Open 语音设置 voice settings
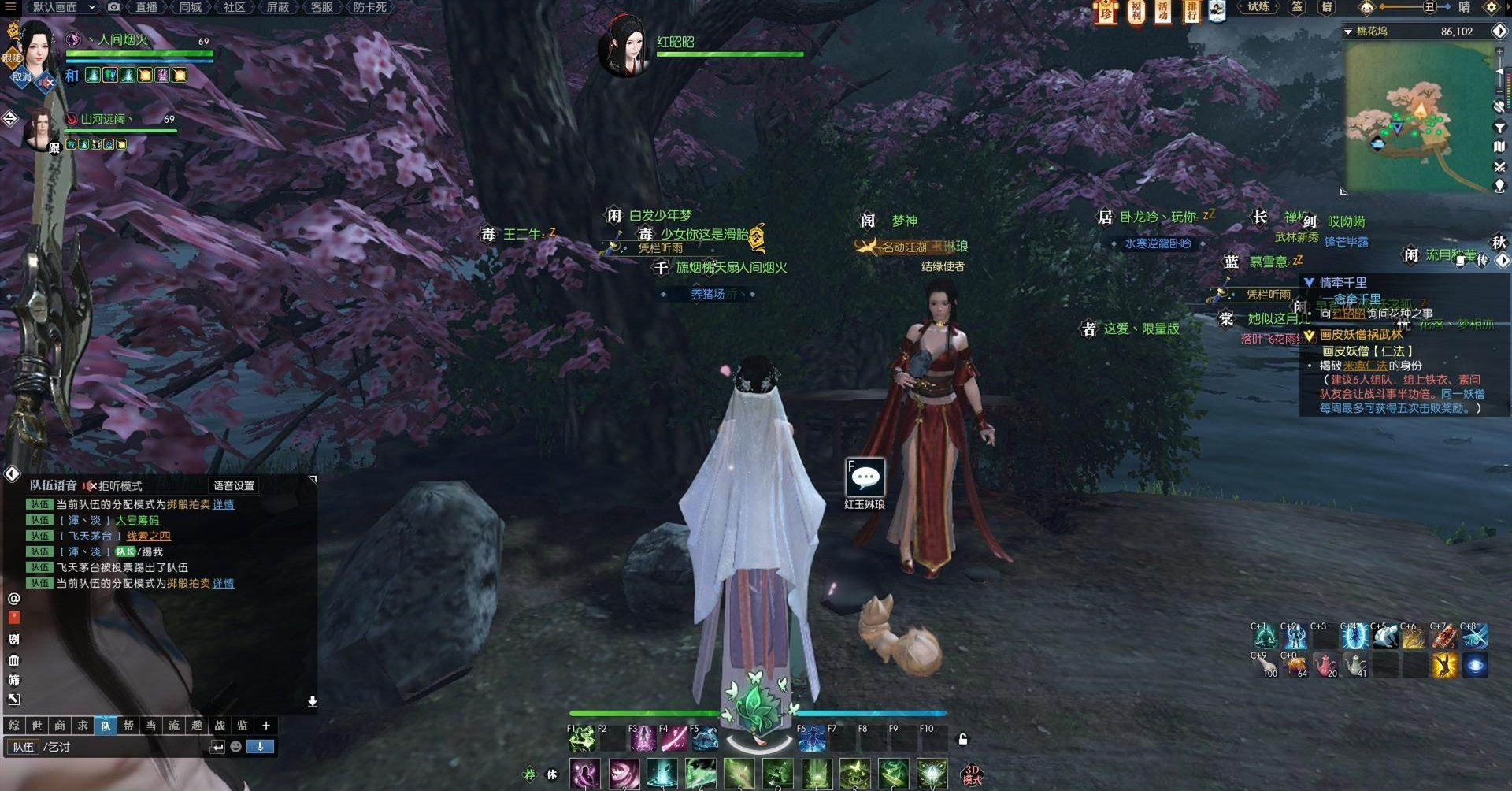 (234, 485)
